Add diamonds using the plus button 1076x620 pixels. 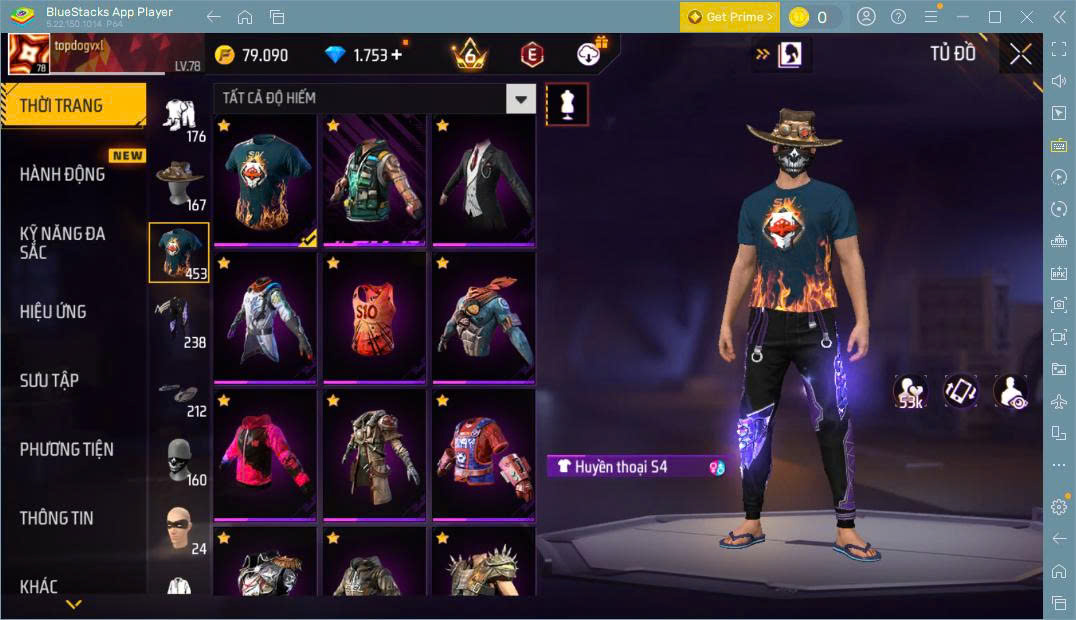[397, 54]
